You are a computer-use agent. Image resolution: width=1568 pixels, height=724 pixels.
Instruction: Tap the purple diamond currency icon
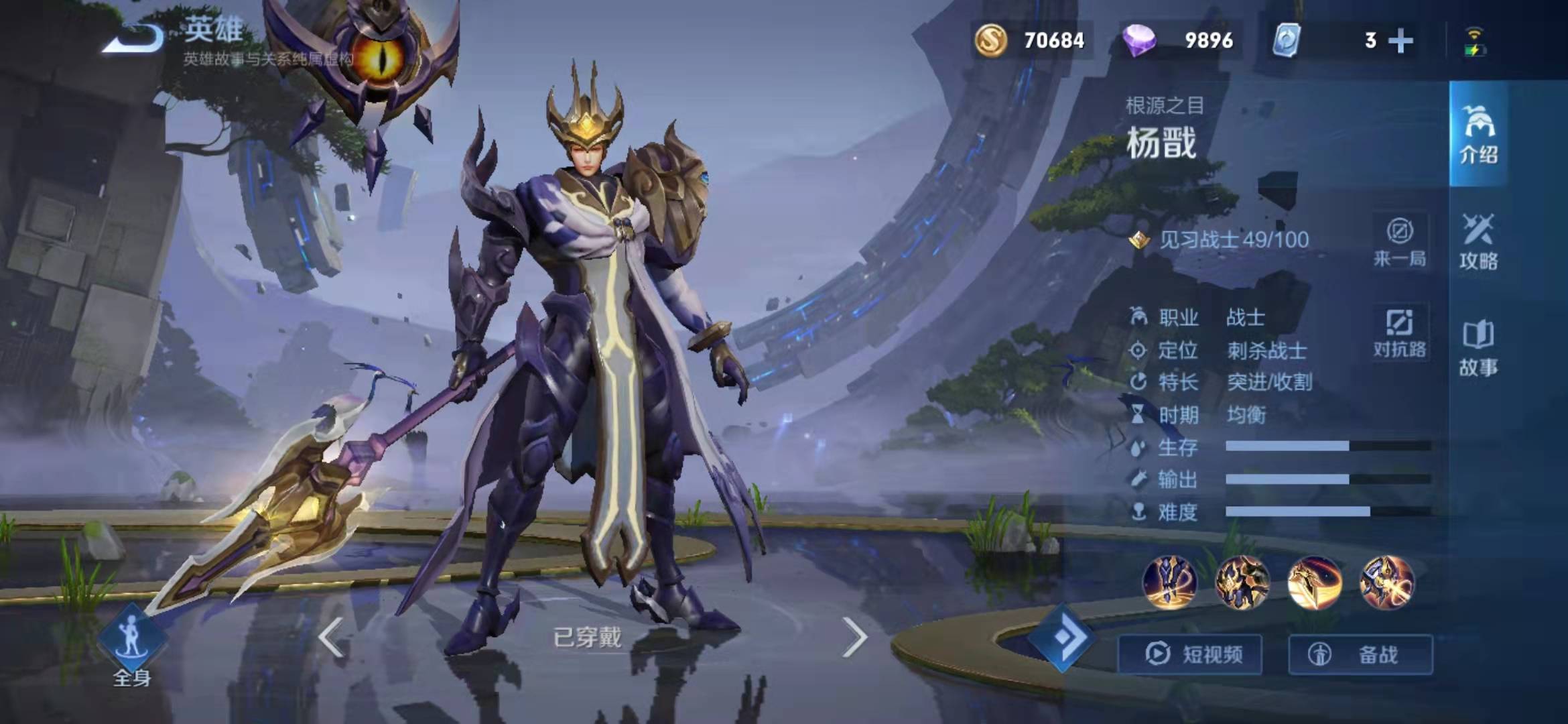[x=1138, y=40]
